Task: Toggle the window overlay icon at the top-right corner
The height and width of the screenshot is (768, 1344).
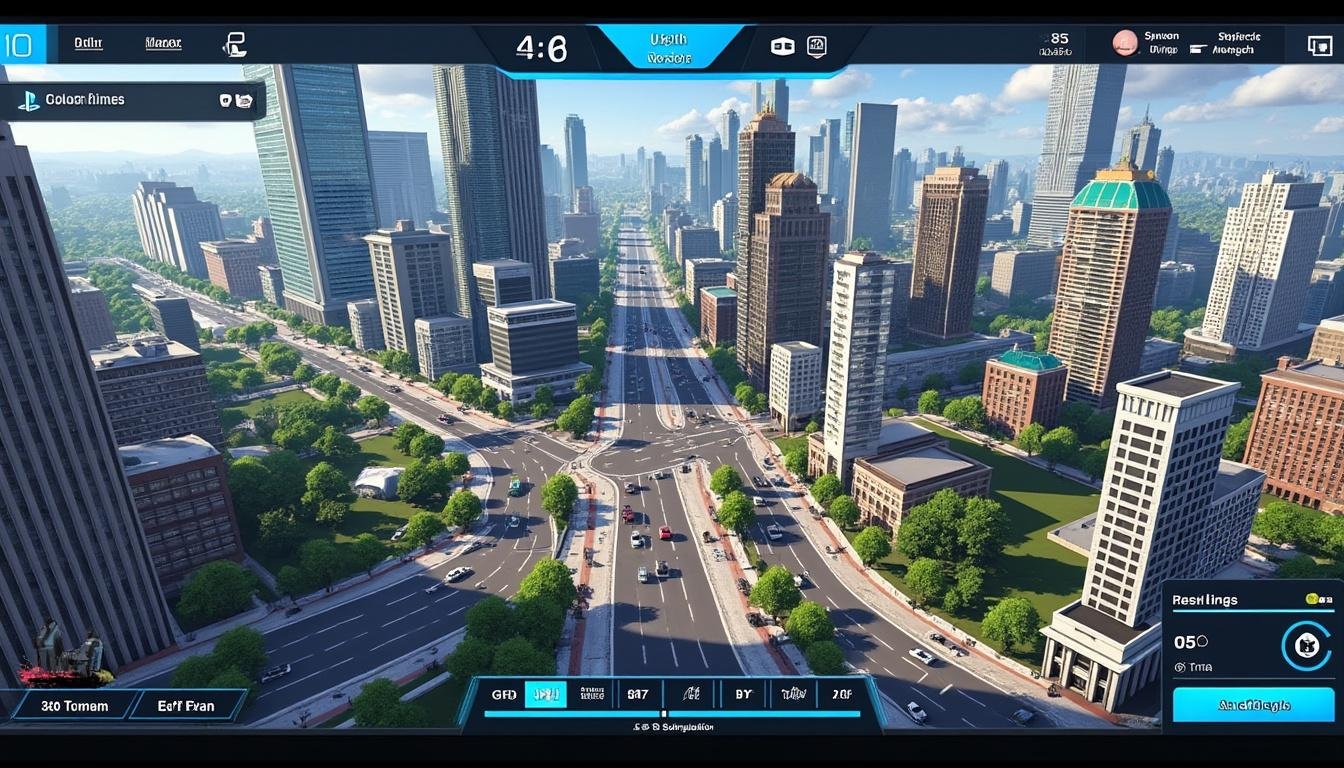Action: coord(1320,46)
